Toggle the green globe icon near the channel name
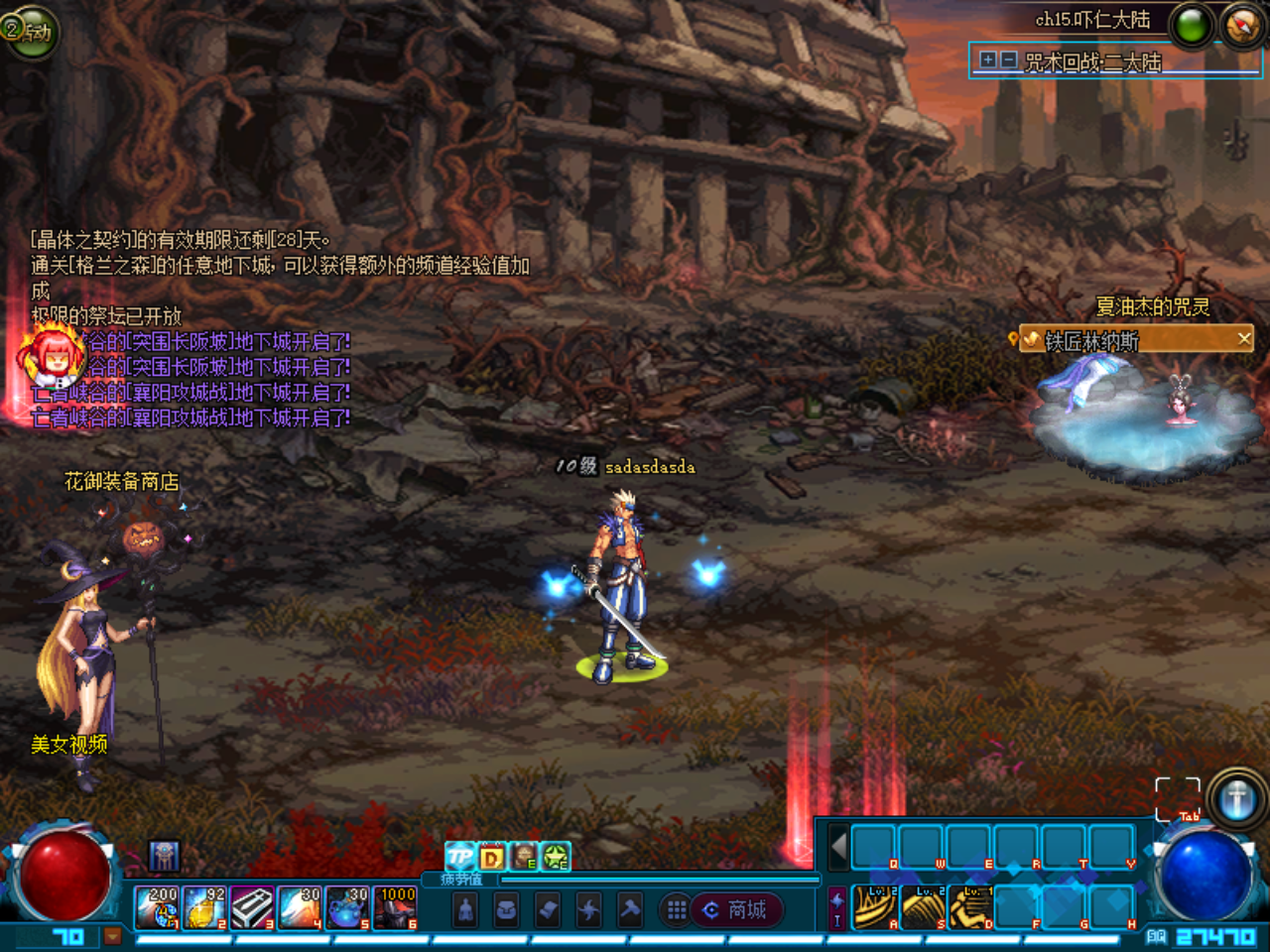 tap(1191, 26)
